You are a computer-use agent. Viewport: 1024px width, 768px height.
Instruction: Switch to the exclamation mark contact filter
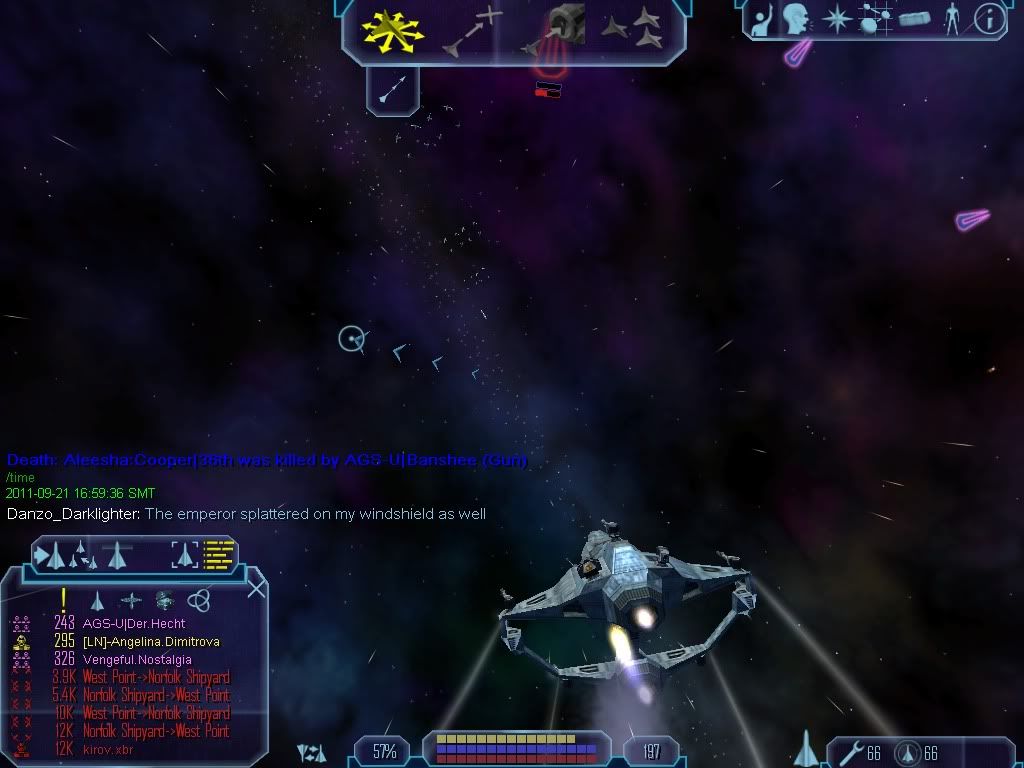(64, 600)
